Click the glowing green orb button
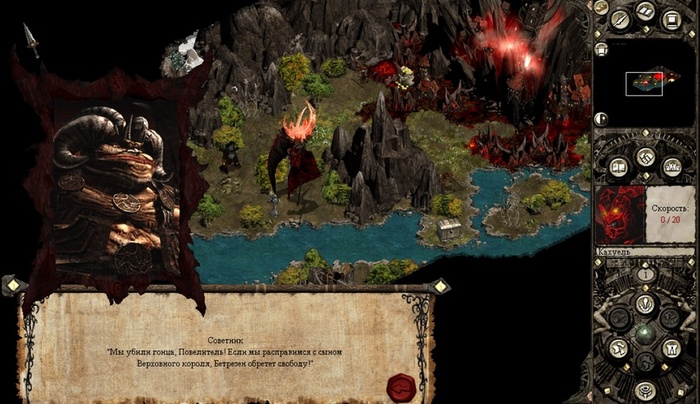 point(645,332)
